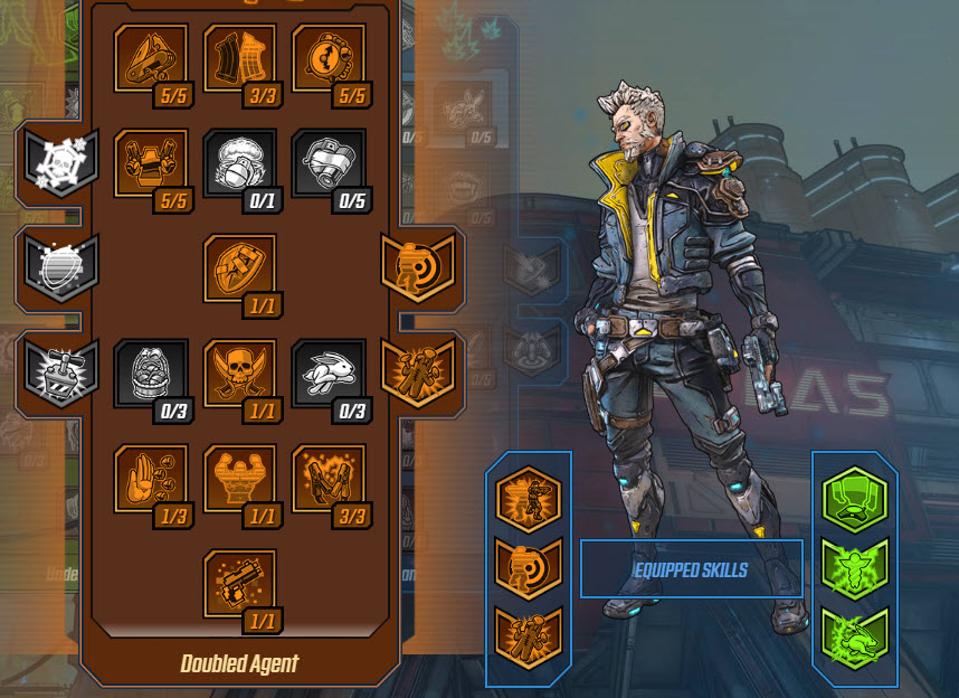Select the equipped green rabbit augment
The image size is (959, 698).
(855, 638)
